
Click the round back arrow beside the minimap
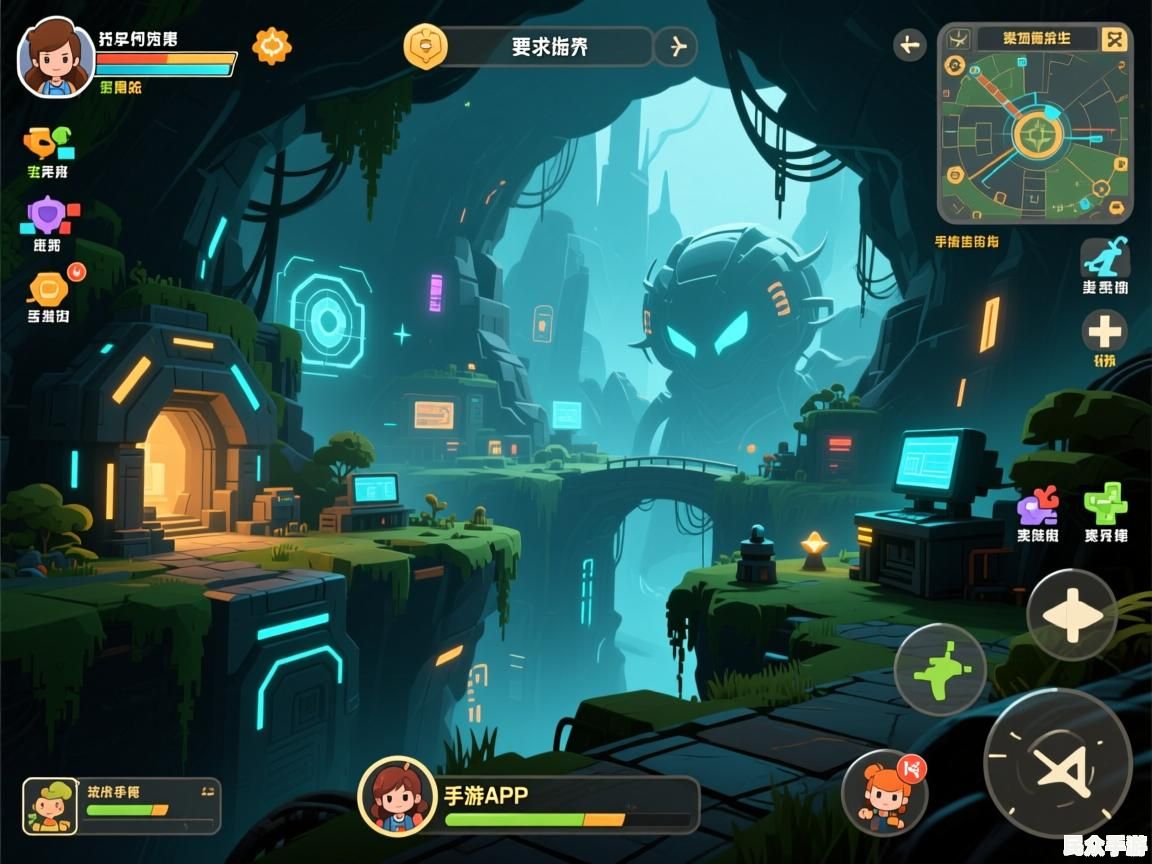point(909,44)
